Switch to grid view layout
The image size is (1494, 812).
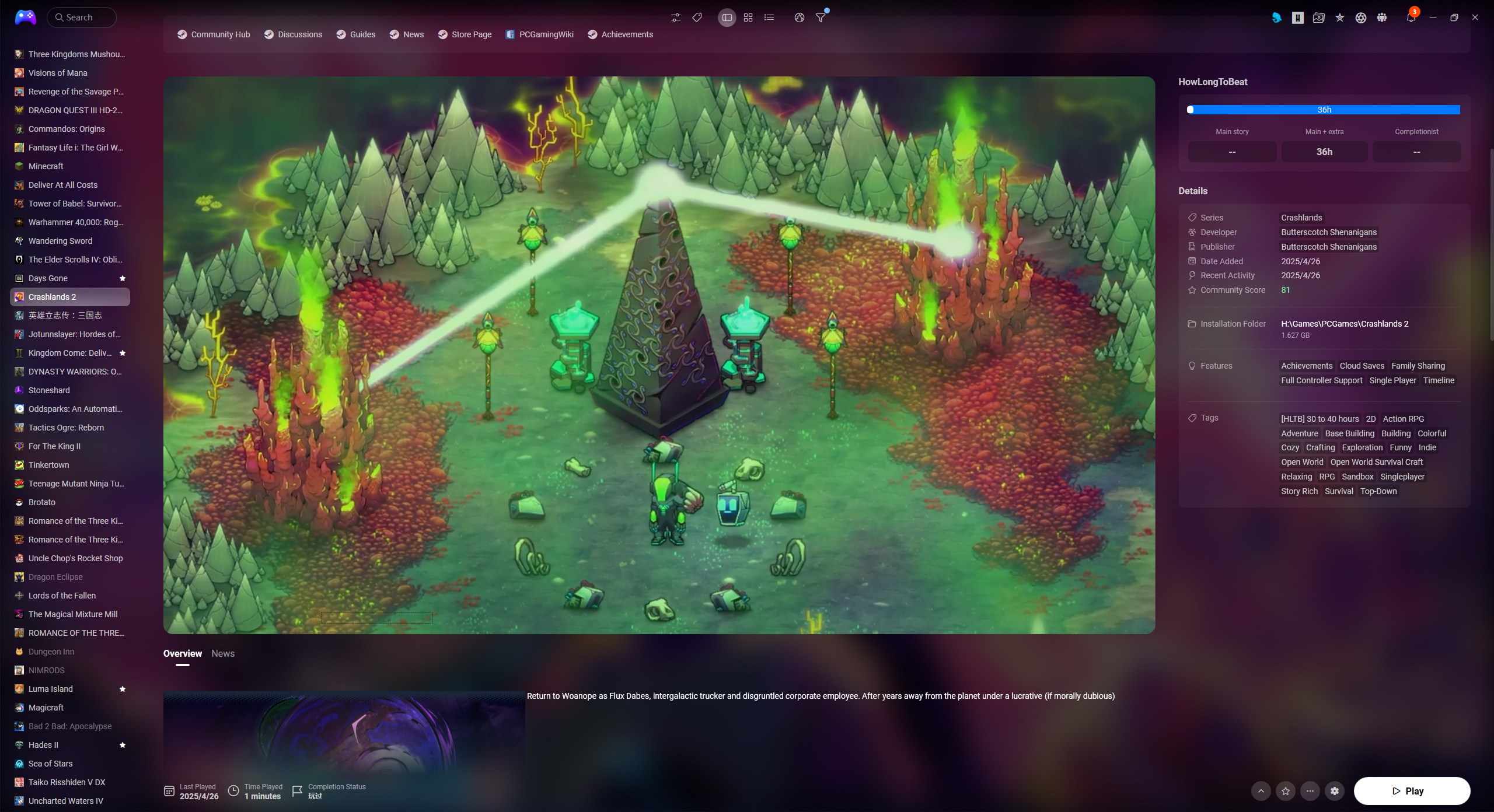pos(748,17)
